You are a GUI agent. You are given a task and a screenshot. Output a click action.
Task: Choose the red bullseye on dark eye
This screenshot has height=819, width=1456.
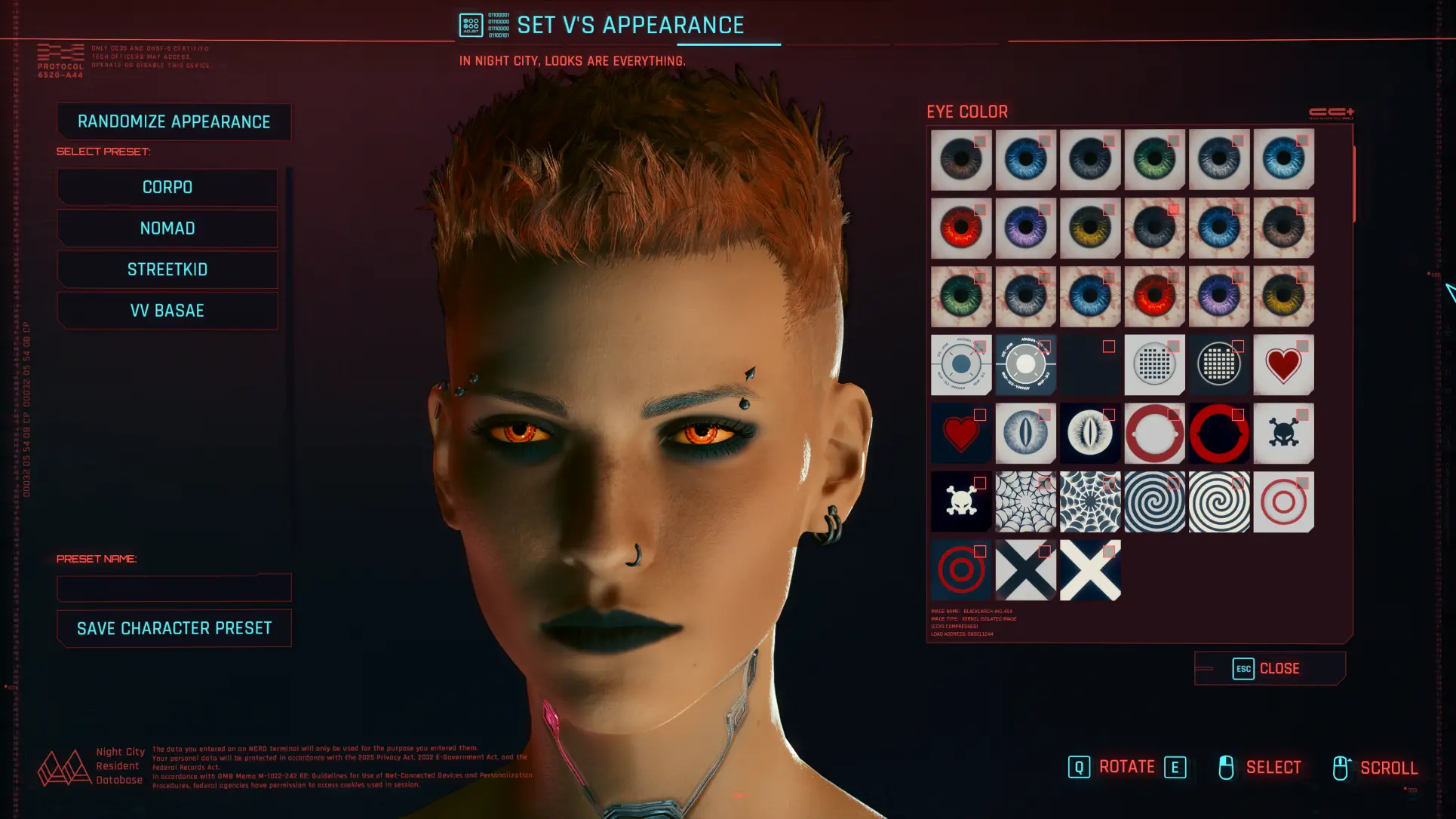tap(961, 571)
